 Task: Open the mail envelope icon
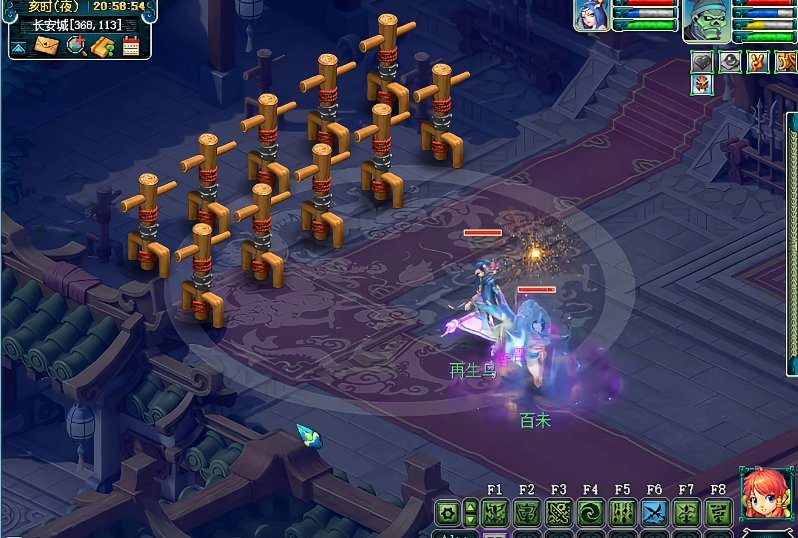point(46,45)
